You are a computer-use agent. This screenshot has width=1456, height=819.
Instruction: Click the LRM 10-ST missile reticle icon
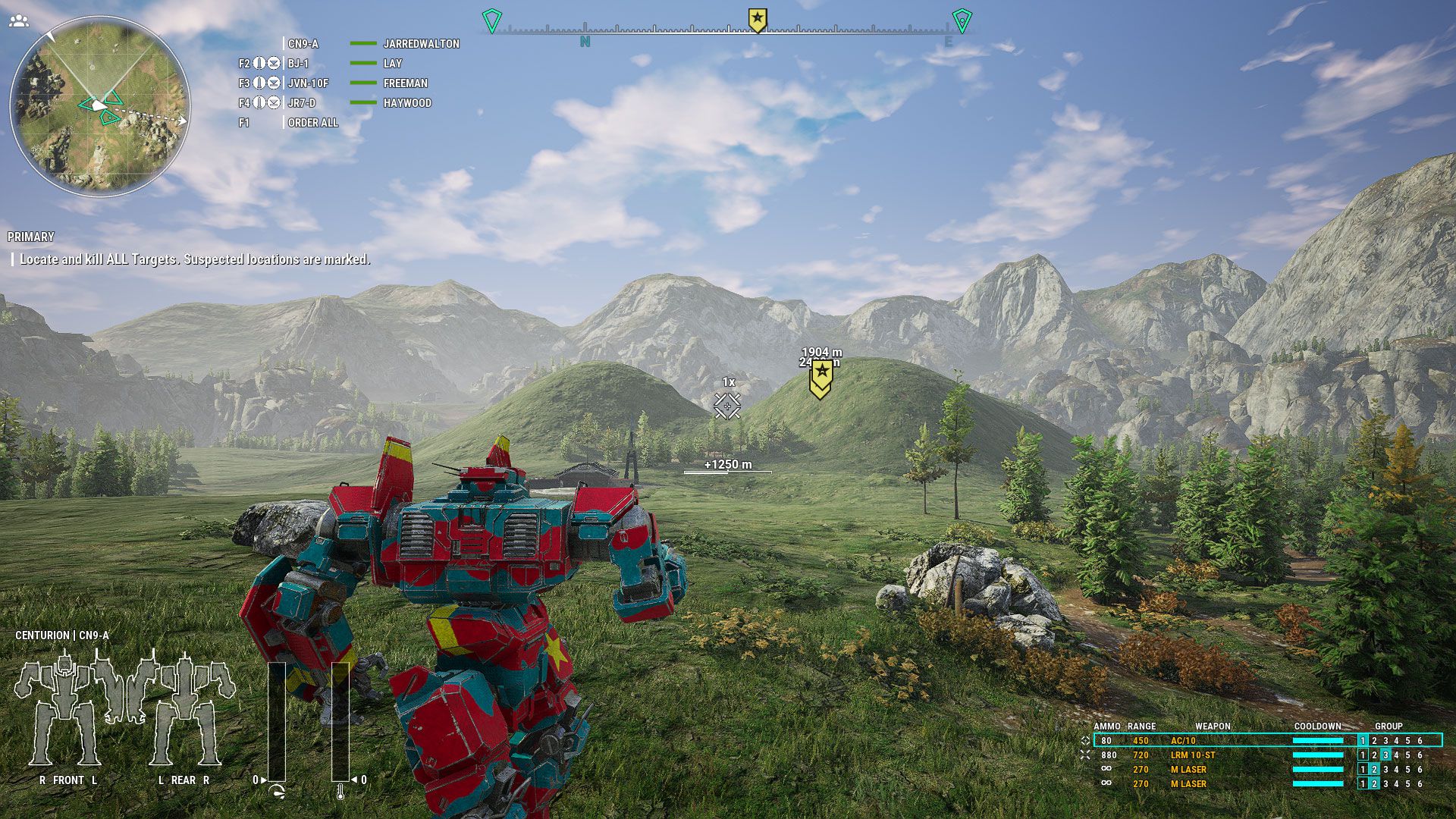1086,755
